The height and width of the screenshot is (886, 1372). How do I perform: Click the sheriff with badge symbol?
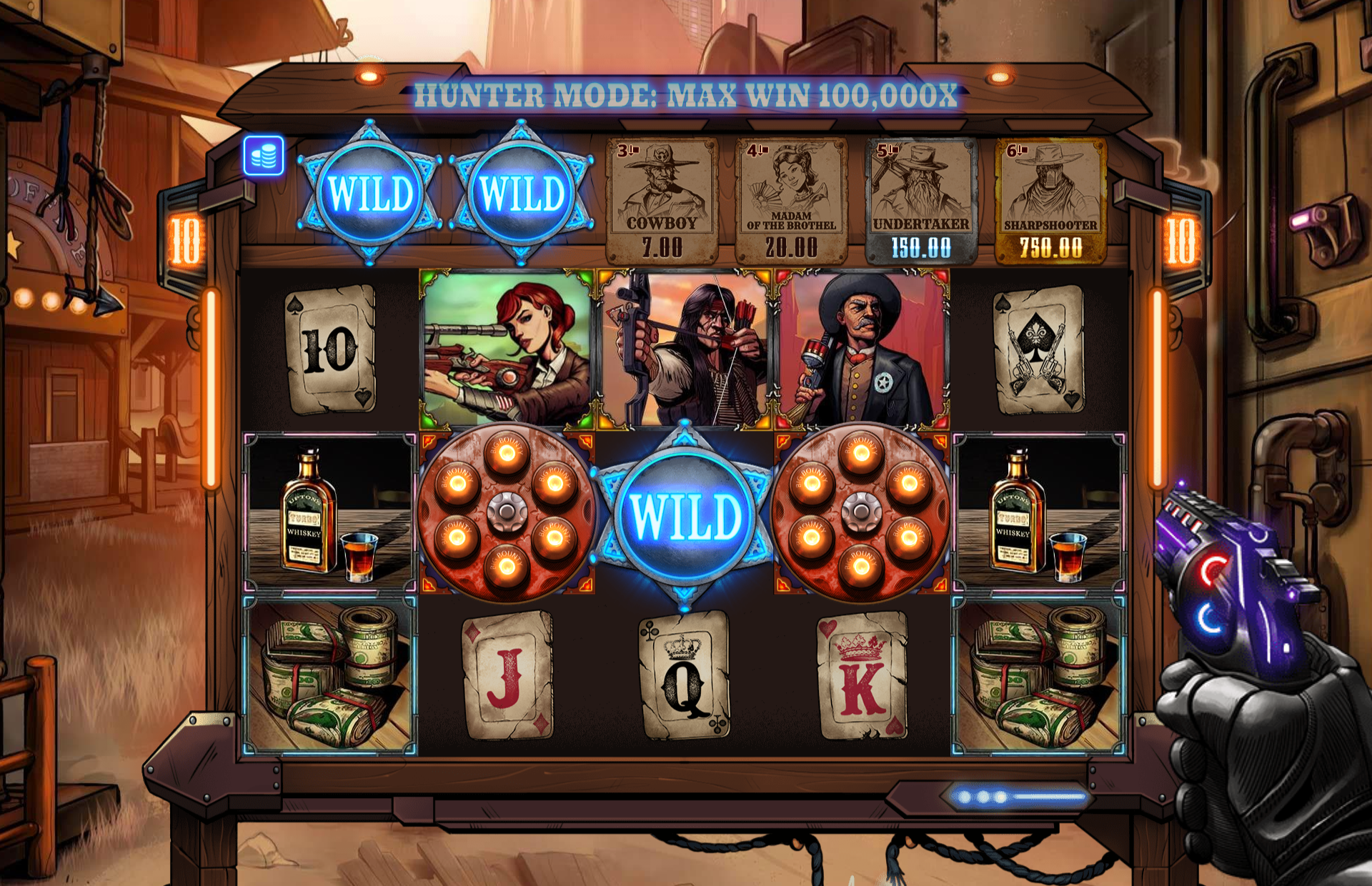pos(863,348)
